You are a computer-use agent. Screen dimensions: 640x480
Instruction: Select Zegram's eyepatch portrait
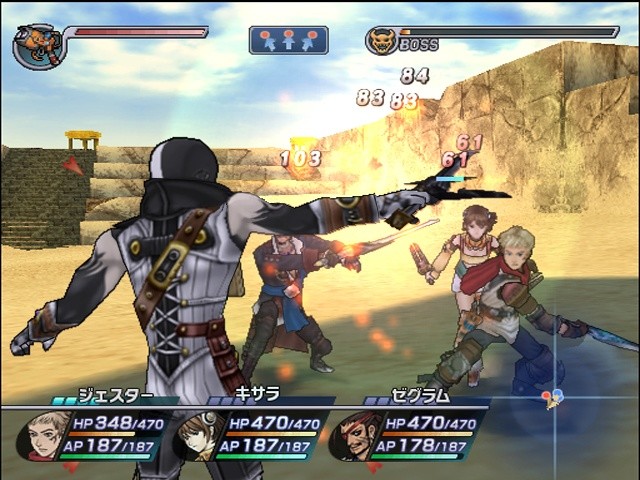(x=354, y=436)
